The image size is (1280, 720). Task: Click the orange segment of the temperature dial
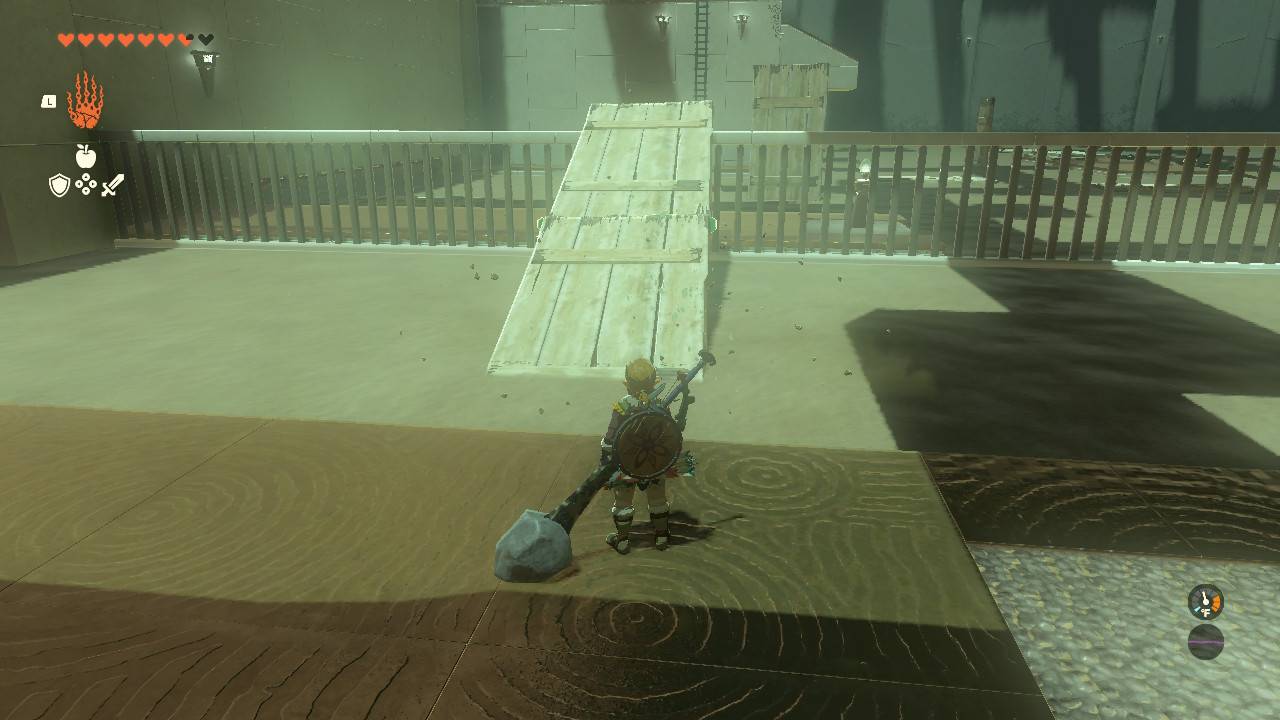click(x=1216, y=600)
